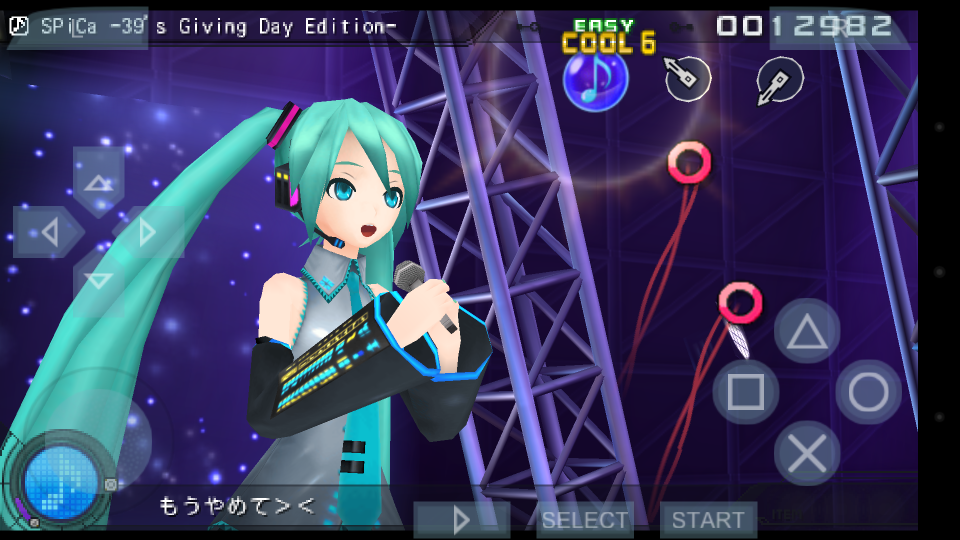Click the START button

click(x=708, y=520)
